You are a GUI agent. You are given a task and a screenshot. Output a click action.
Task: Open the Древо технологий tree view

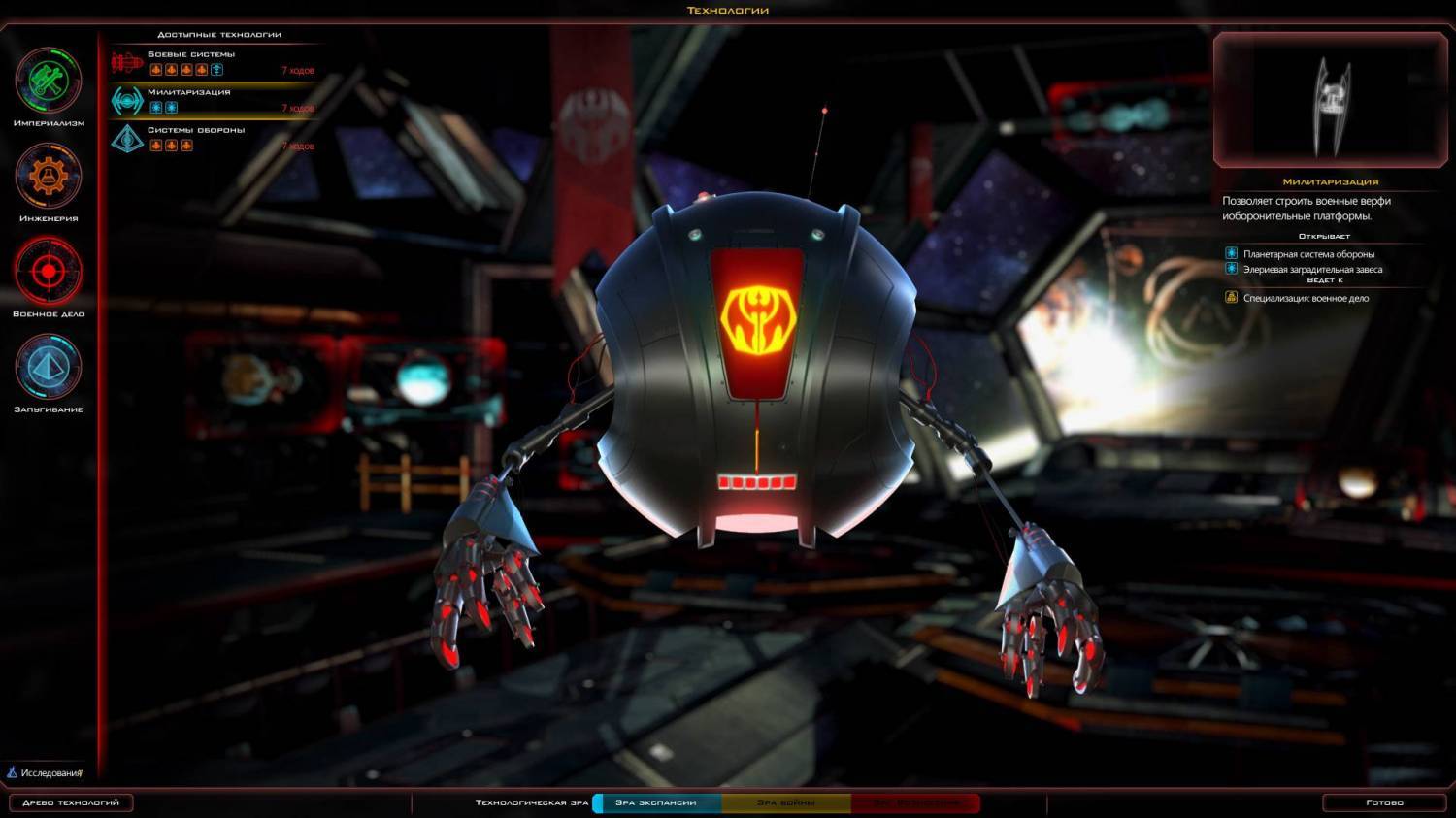tap(71, 802)
